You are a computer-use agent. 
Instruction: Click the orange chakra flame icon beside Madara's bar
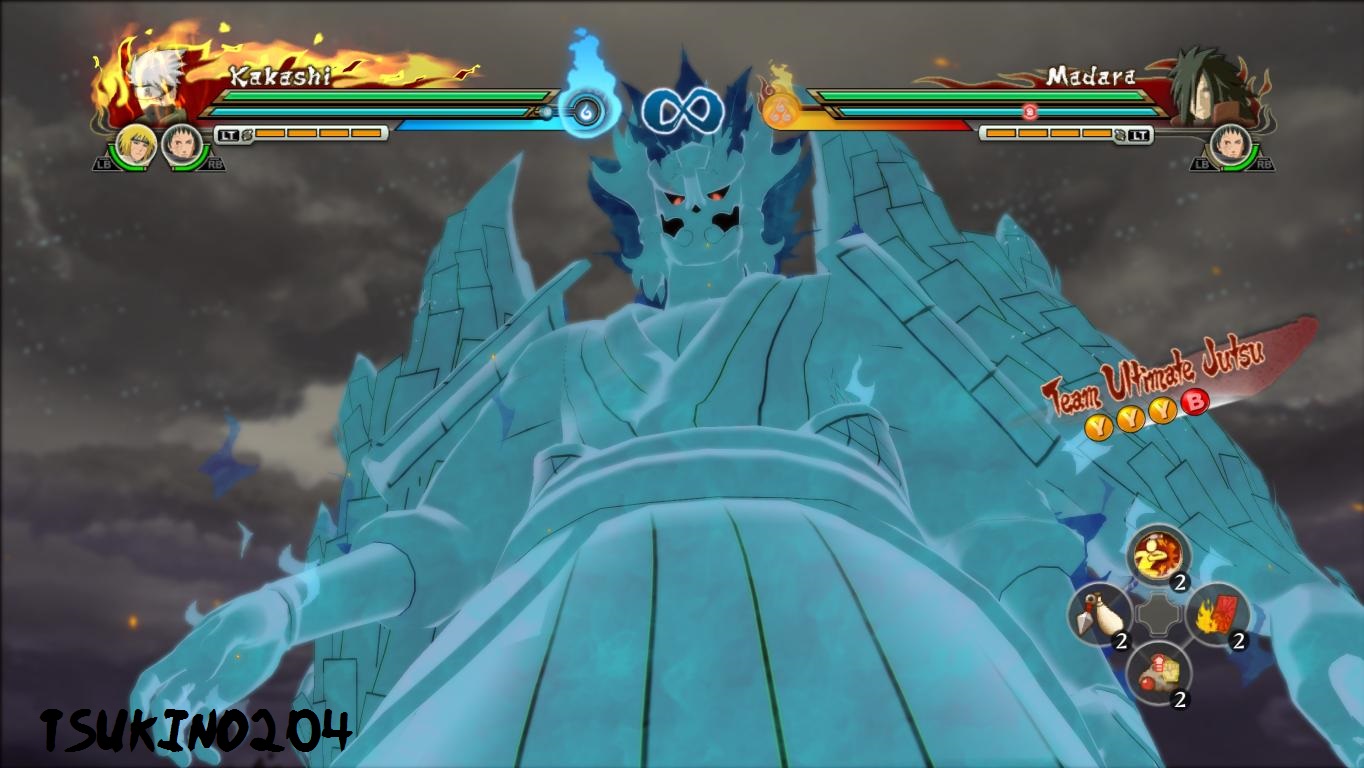point(780,110)
